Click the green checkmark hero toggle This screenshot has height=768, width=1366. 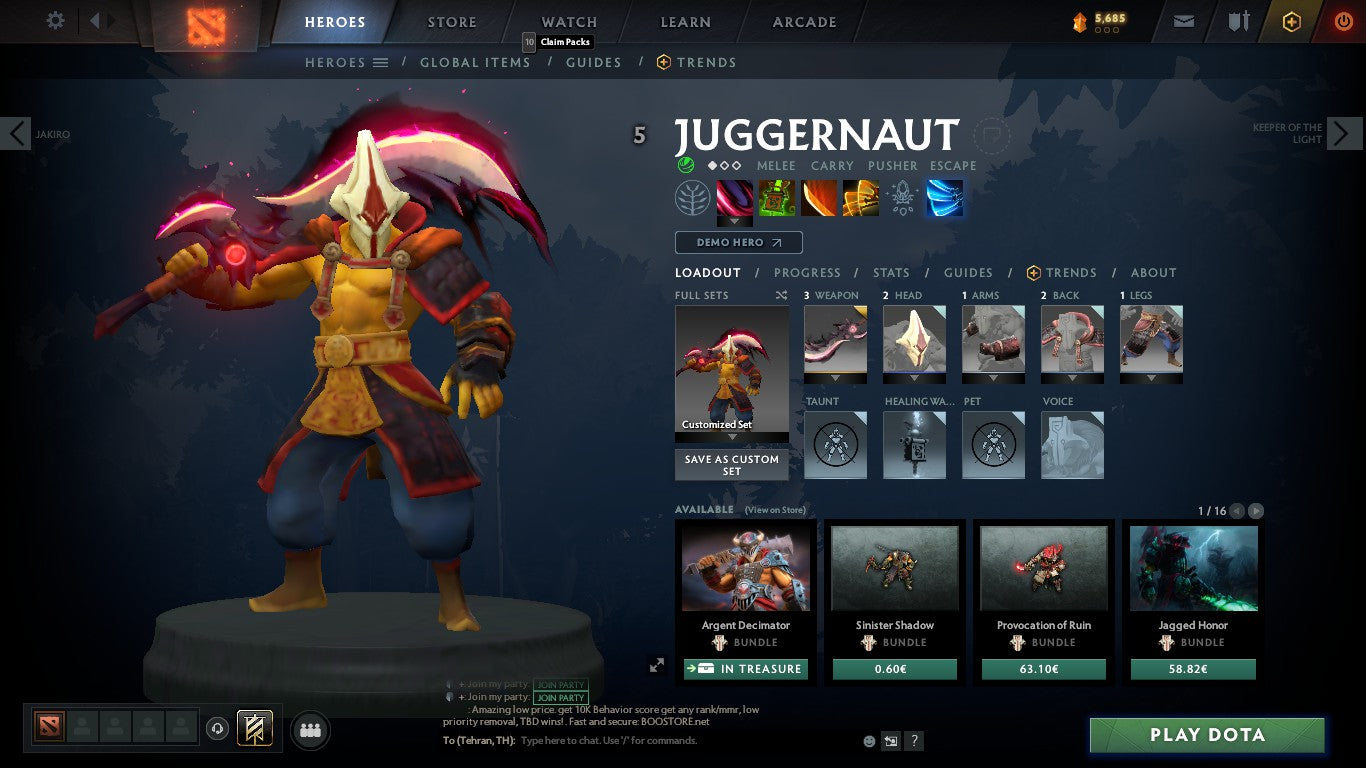coord(686,165)
